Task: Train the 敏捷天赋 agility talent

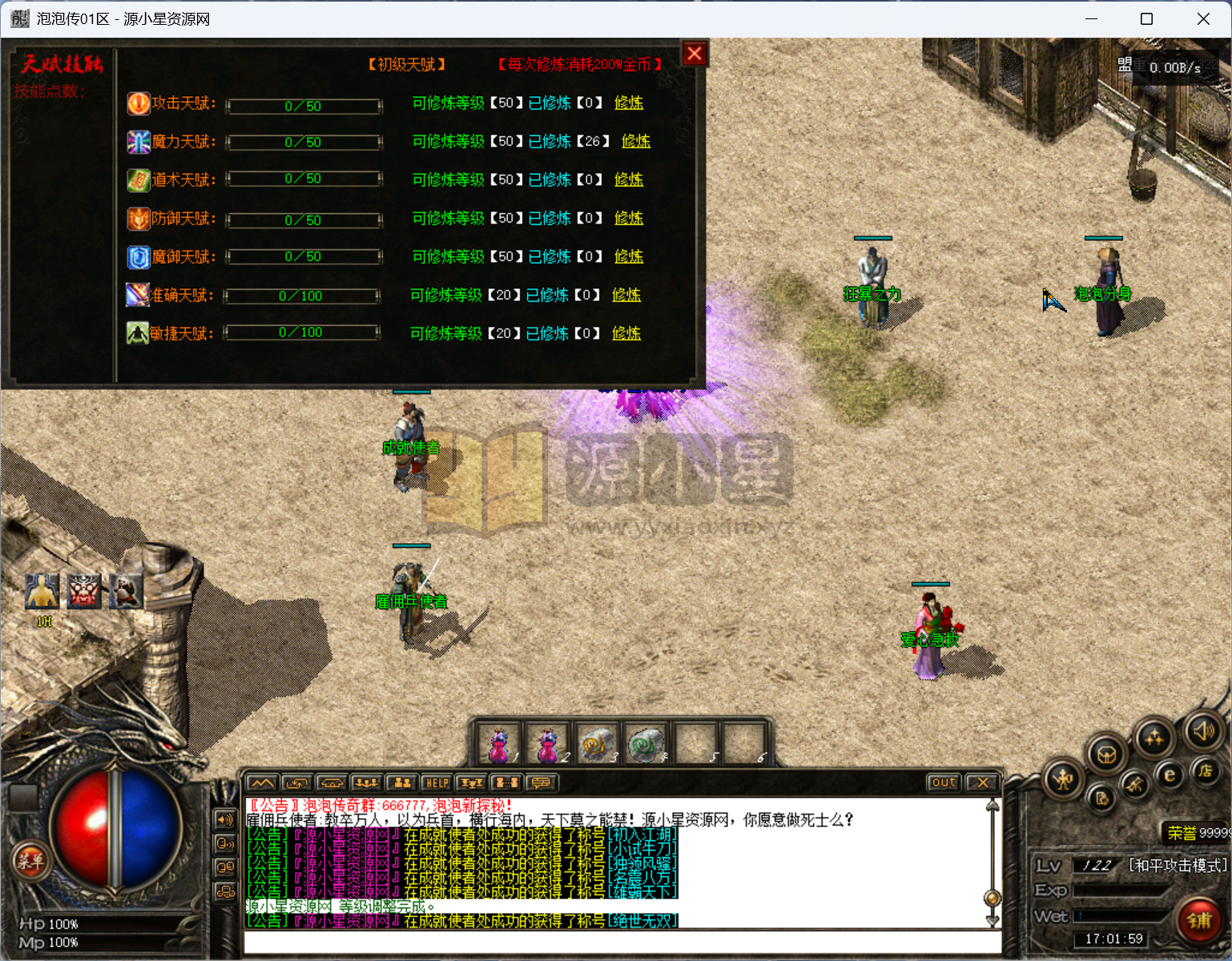Action: 626,333
